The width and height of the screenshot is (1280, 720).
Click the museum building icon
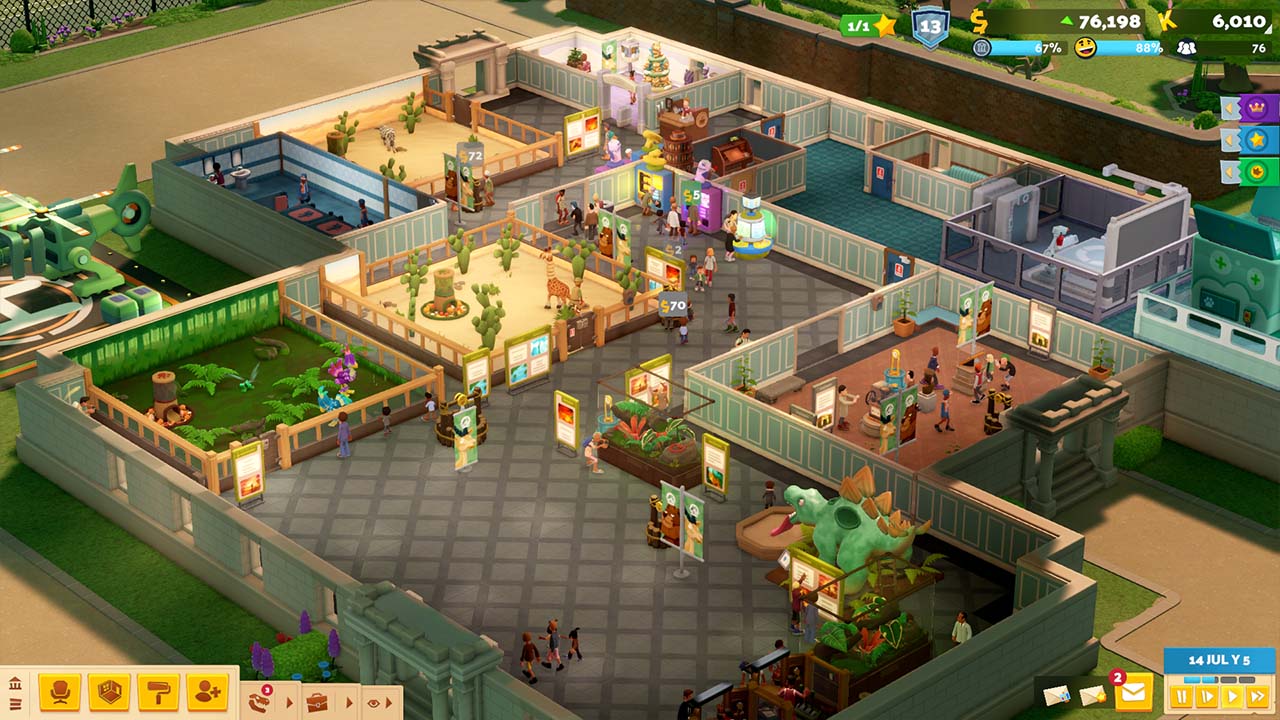[15, 684]
